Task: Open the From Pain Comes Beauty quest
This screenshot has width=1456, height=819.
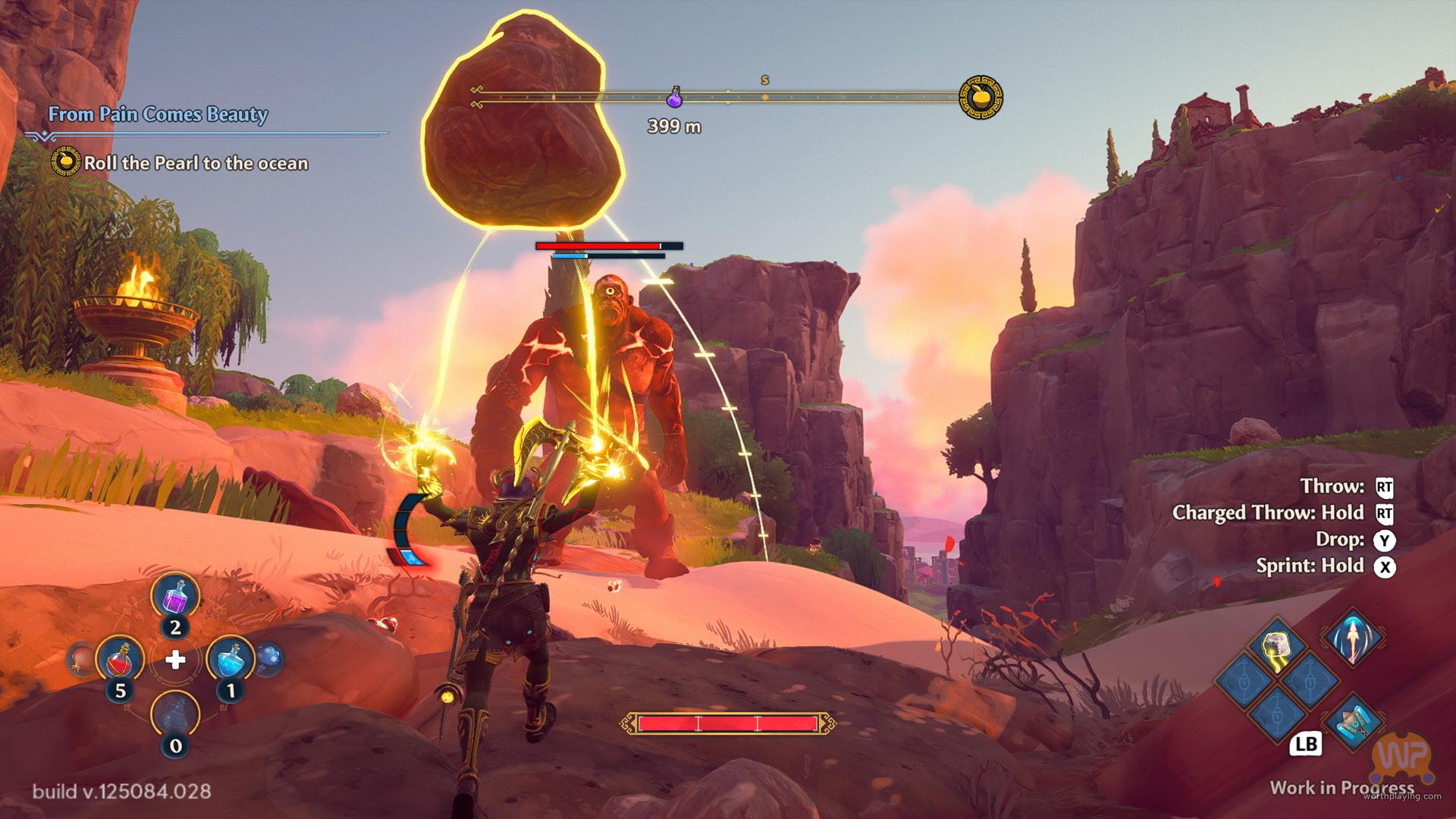Action: coord(158,115)
